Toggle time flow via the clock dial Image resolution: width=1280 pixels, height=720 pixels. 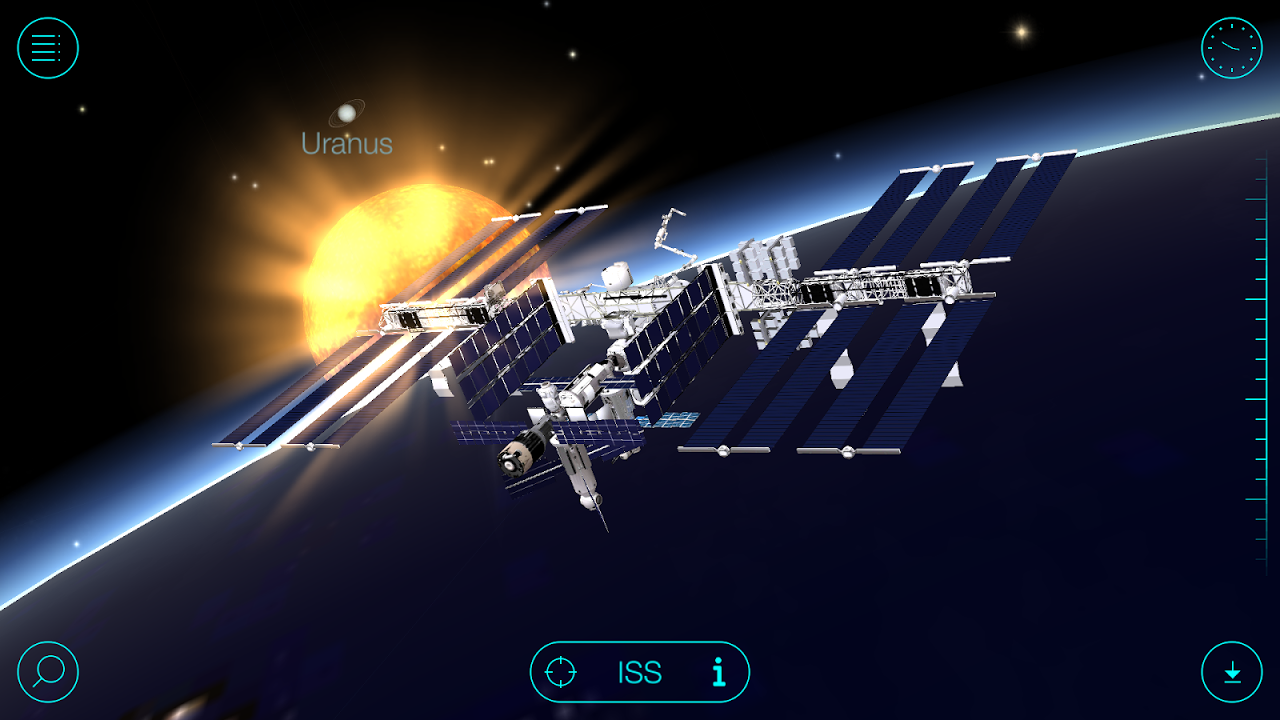click(x=1230, y=47)
